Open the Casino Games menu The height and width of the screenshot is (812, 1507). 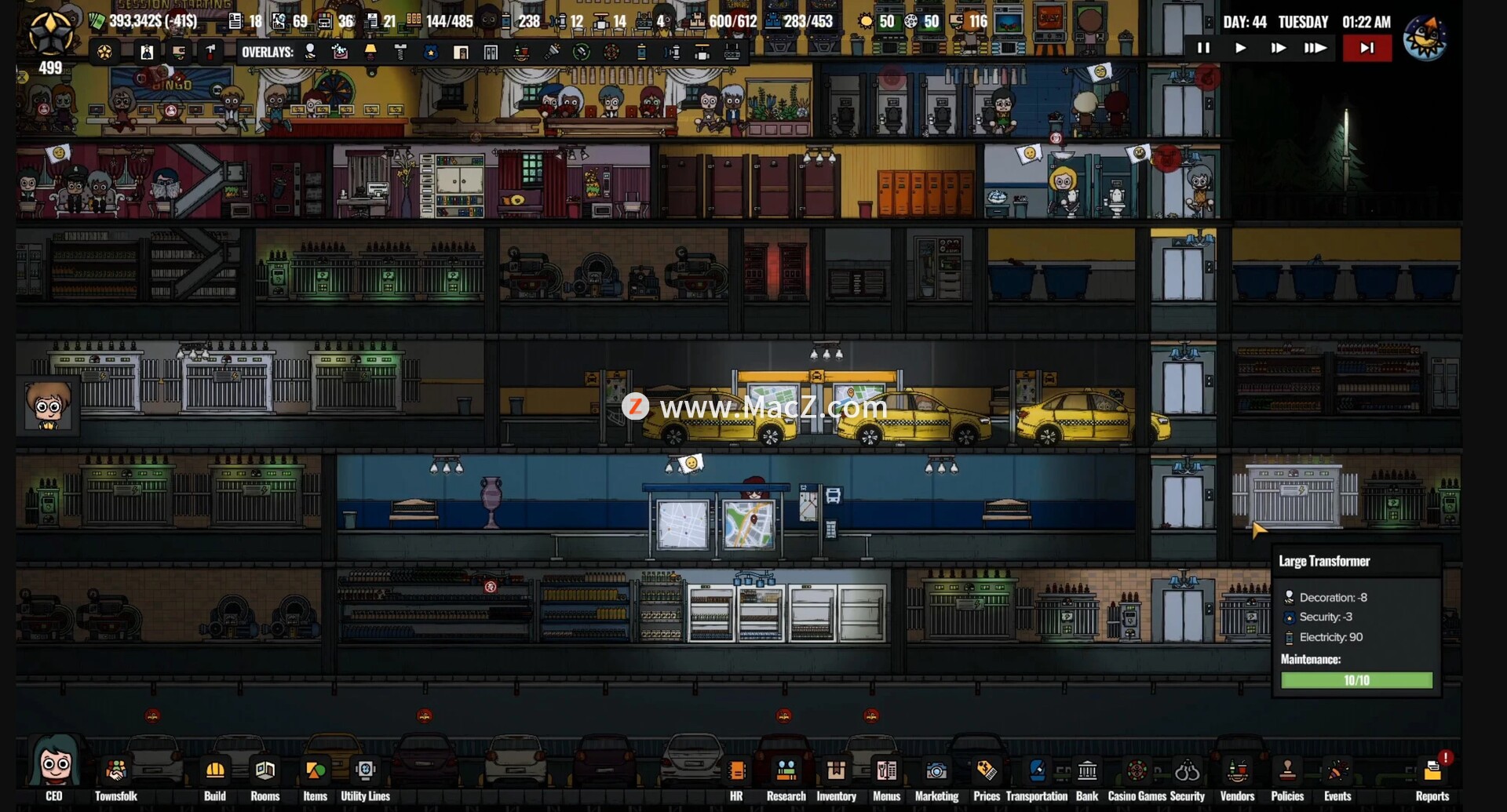pos(1137,772)
